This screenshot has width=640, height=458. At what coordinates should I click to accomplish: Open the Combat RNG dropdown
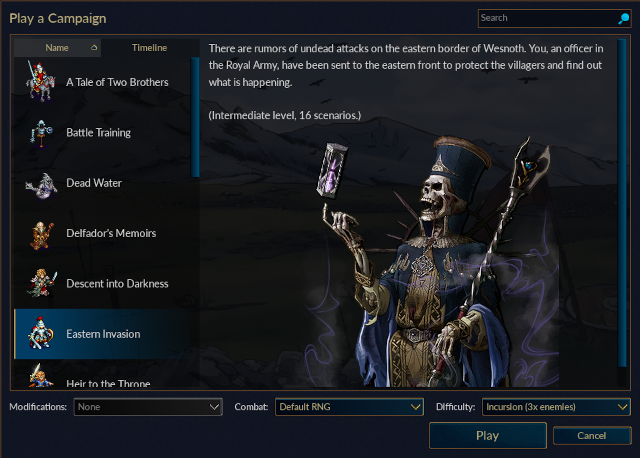click(x=350, y=407)
